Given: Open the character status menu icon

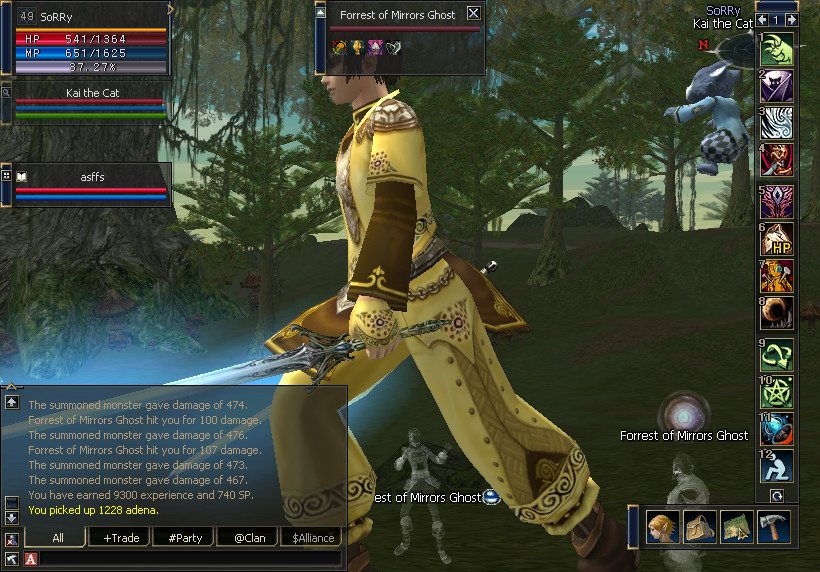Looking at the screenshot, I should click(x=662, y=526).
